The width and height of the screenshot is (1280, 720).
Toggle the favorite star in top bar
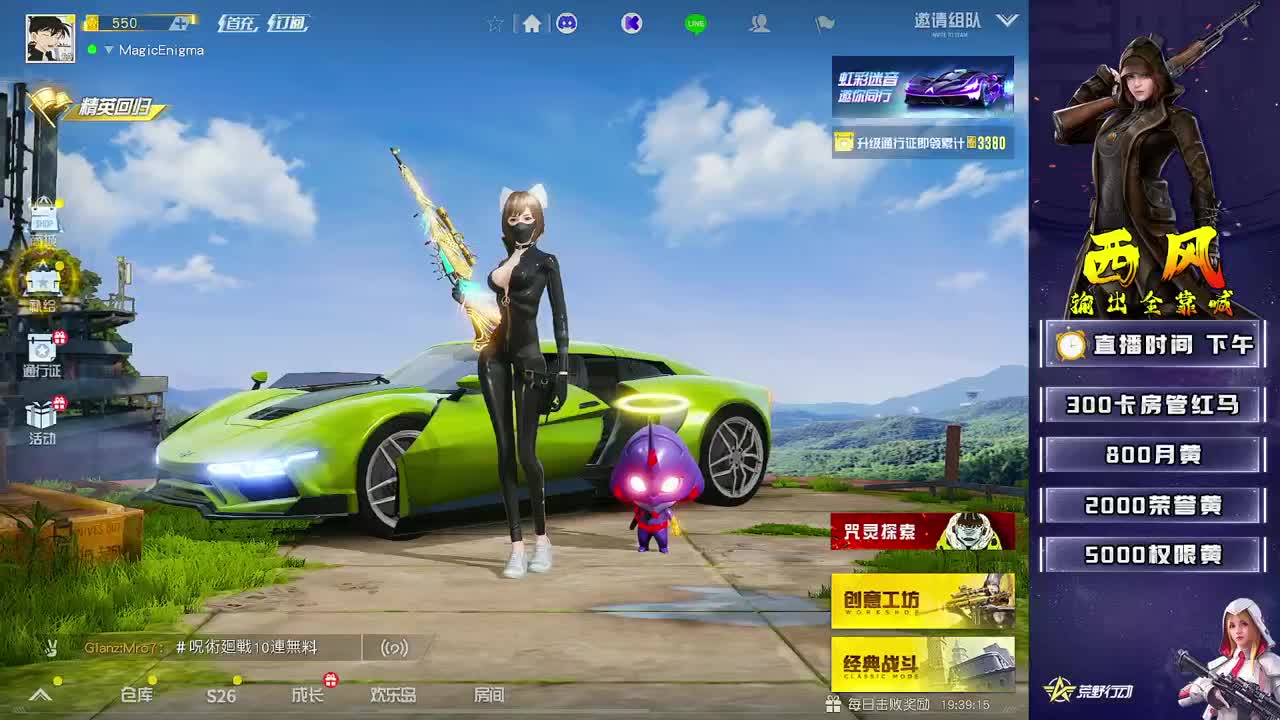click(495, 23)
